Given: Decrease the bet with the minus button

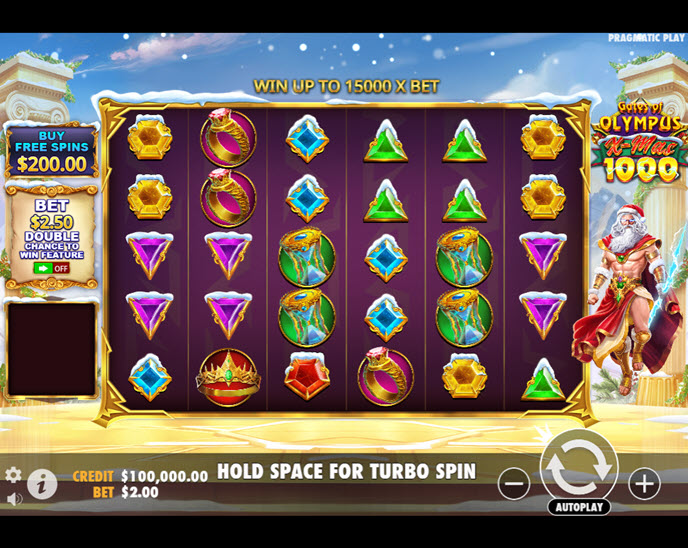Looking at the screenshot, I should pos(514,484).
